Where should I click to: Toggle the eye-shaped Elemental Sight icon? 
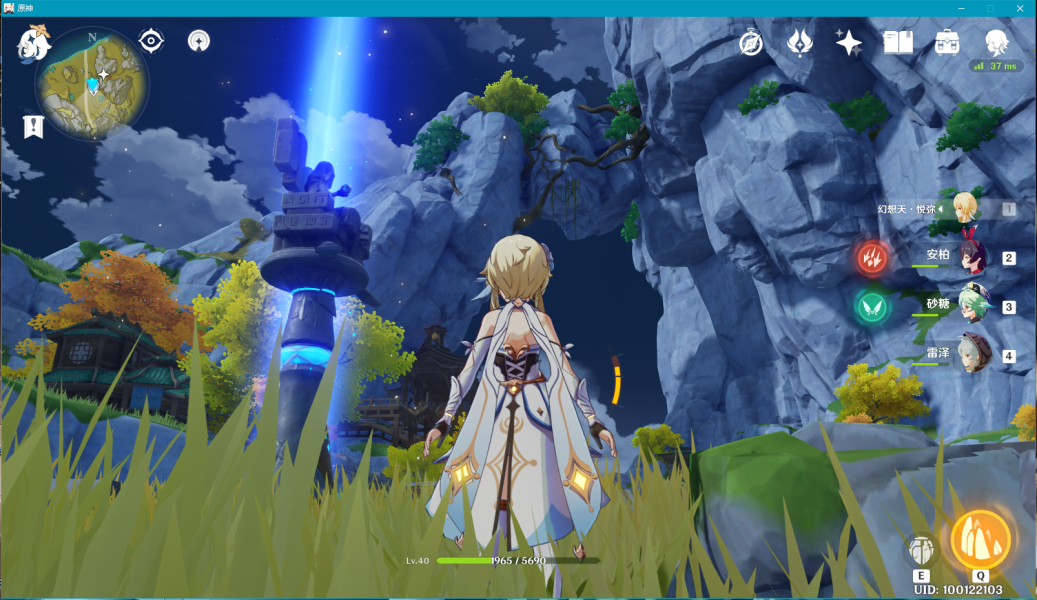pos(151,41)
